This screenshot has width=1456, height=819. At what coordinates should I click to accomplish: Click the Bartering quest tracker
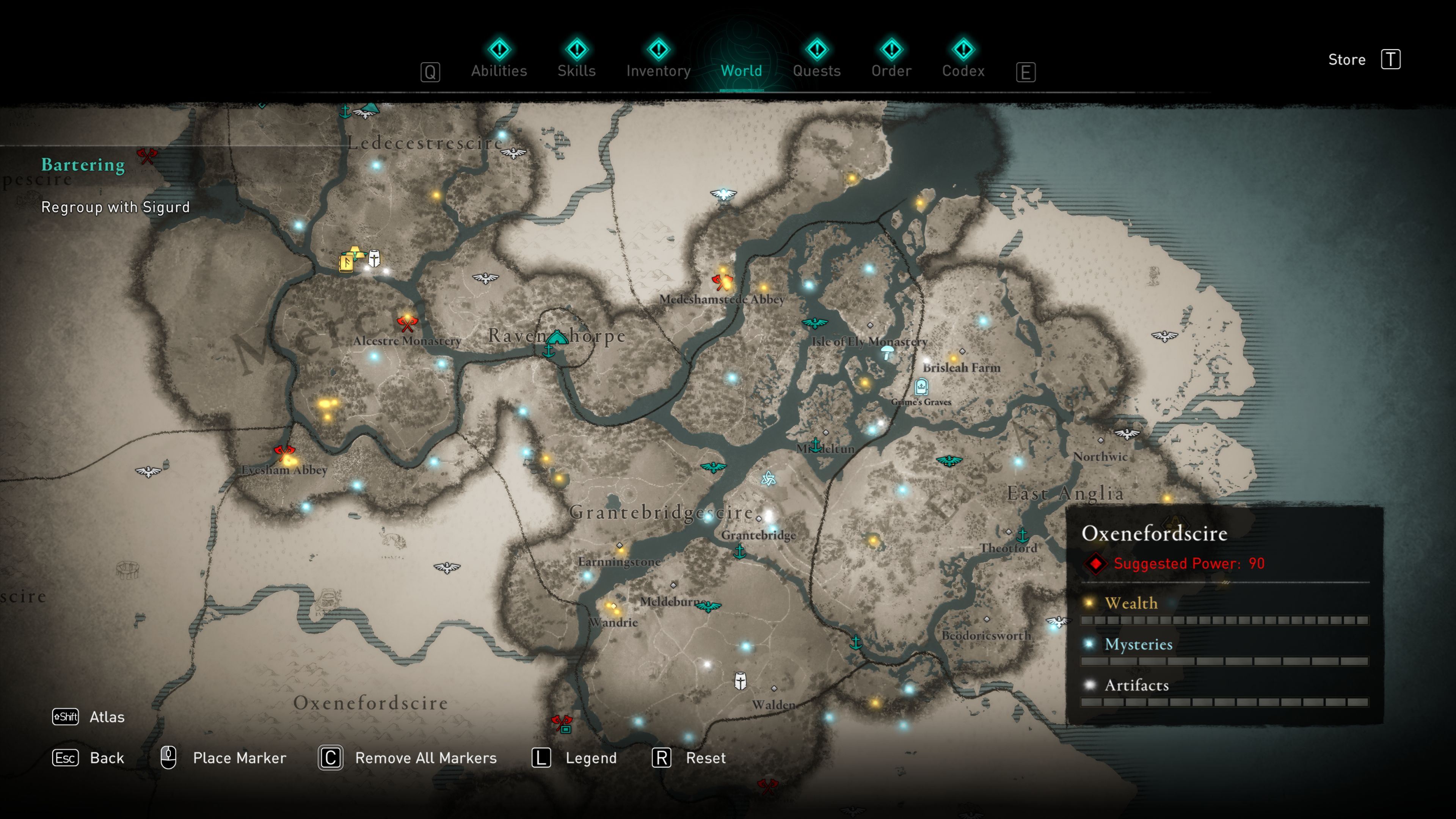pyautogui.click(x=83, y=165)
